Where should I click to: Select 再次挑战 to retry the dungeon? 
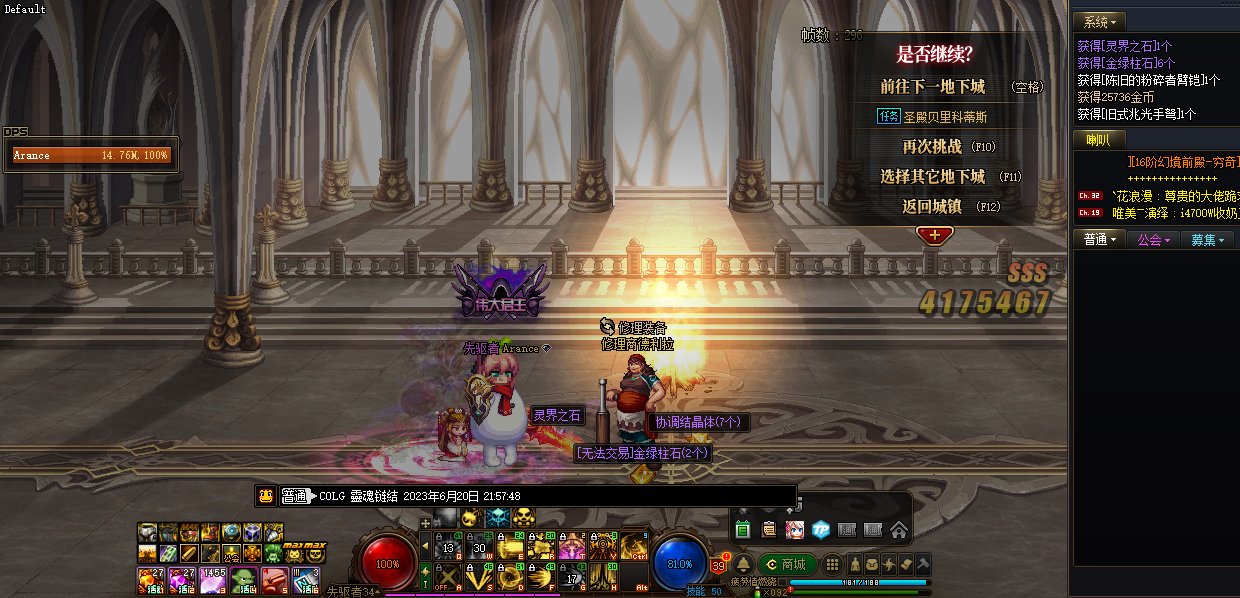tap(931, 147)
